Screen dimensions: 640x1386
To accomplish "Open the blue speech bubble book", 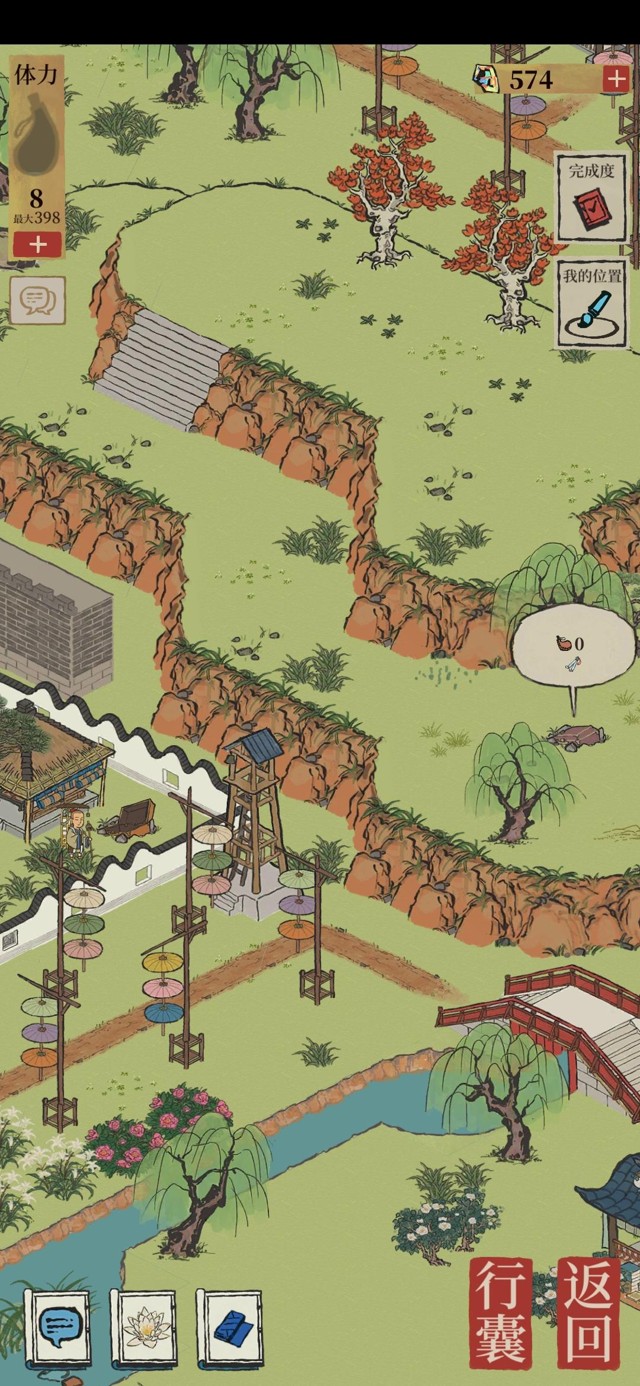I will [x=57, y=1328].
